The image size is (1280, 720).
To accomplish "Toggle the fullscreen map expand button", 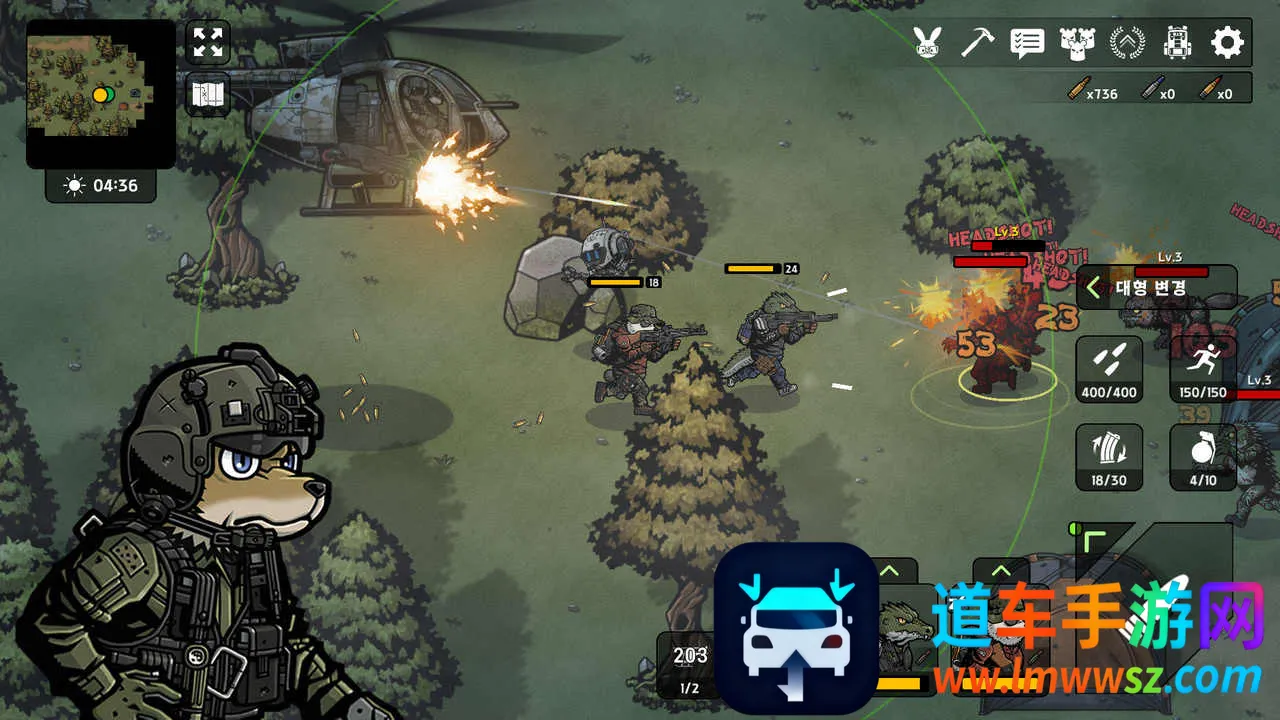I will tap(208, 42).
